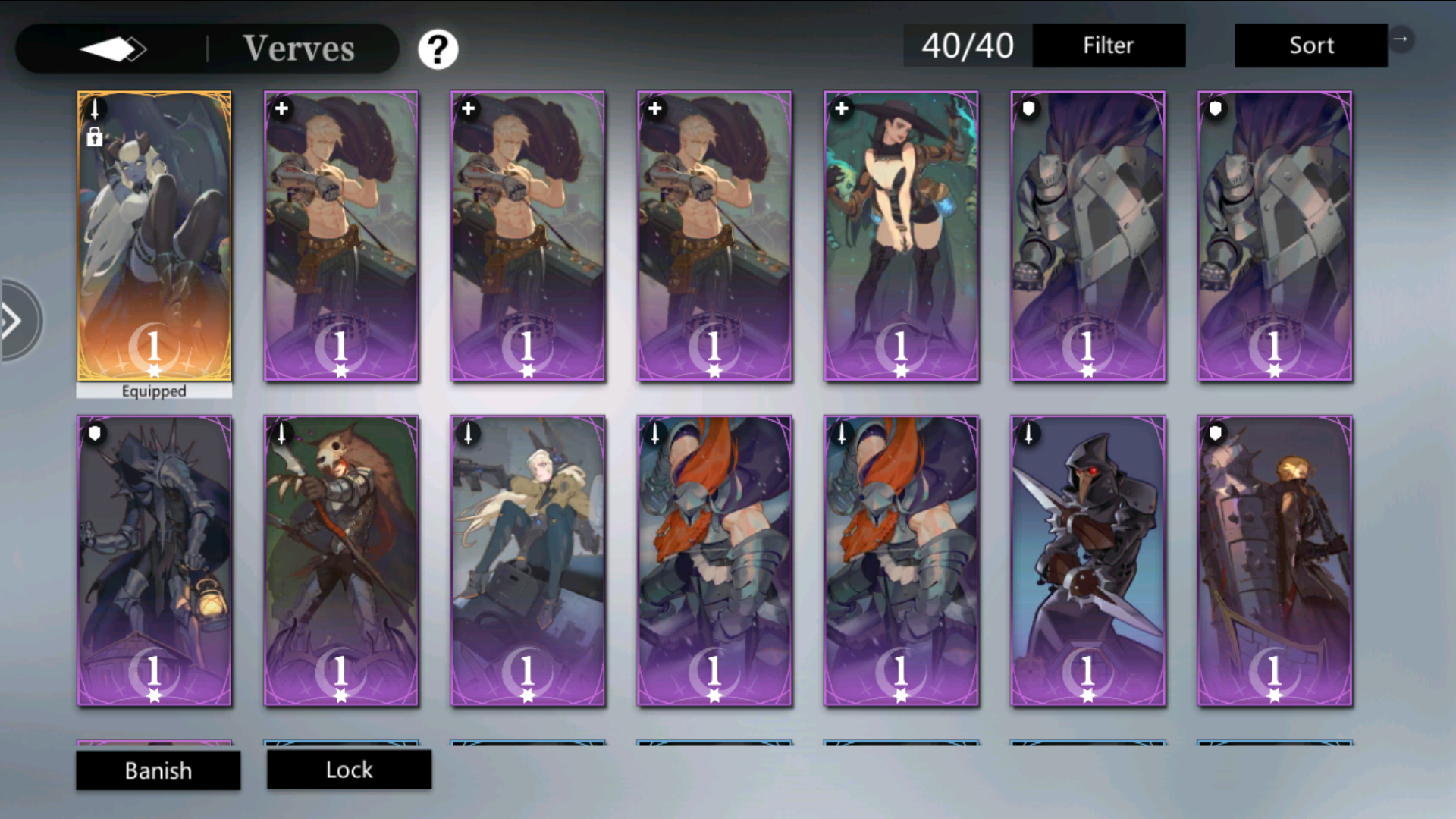Click the shield icon on the armored knight card
Image resolution: width=1456 pixels, height=819 pixels.
point(1029,108)
